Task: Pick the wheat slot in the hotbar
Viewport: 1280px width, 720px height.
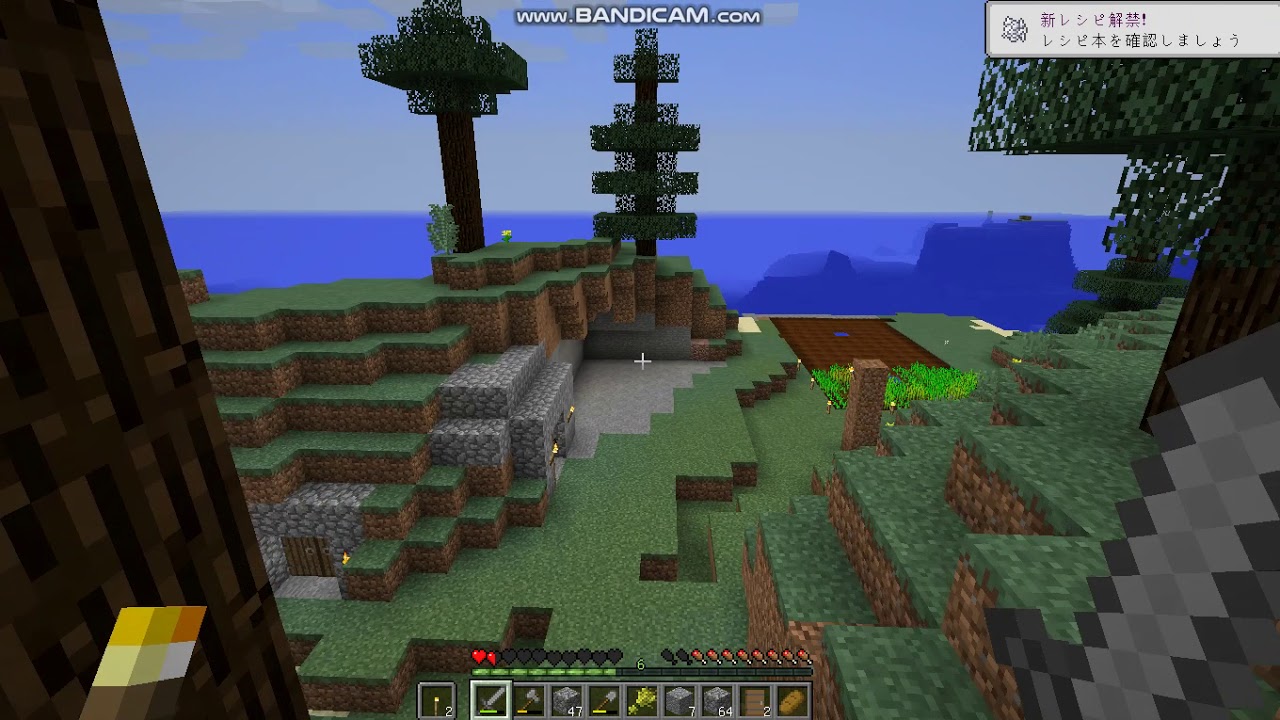Action: (641, 700)
